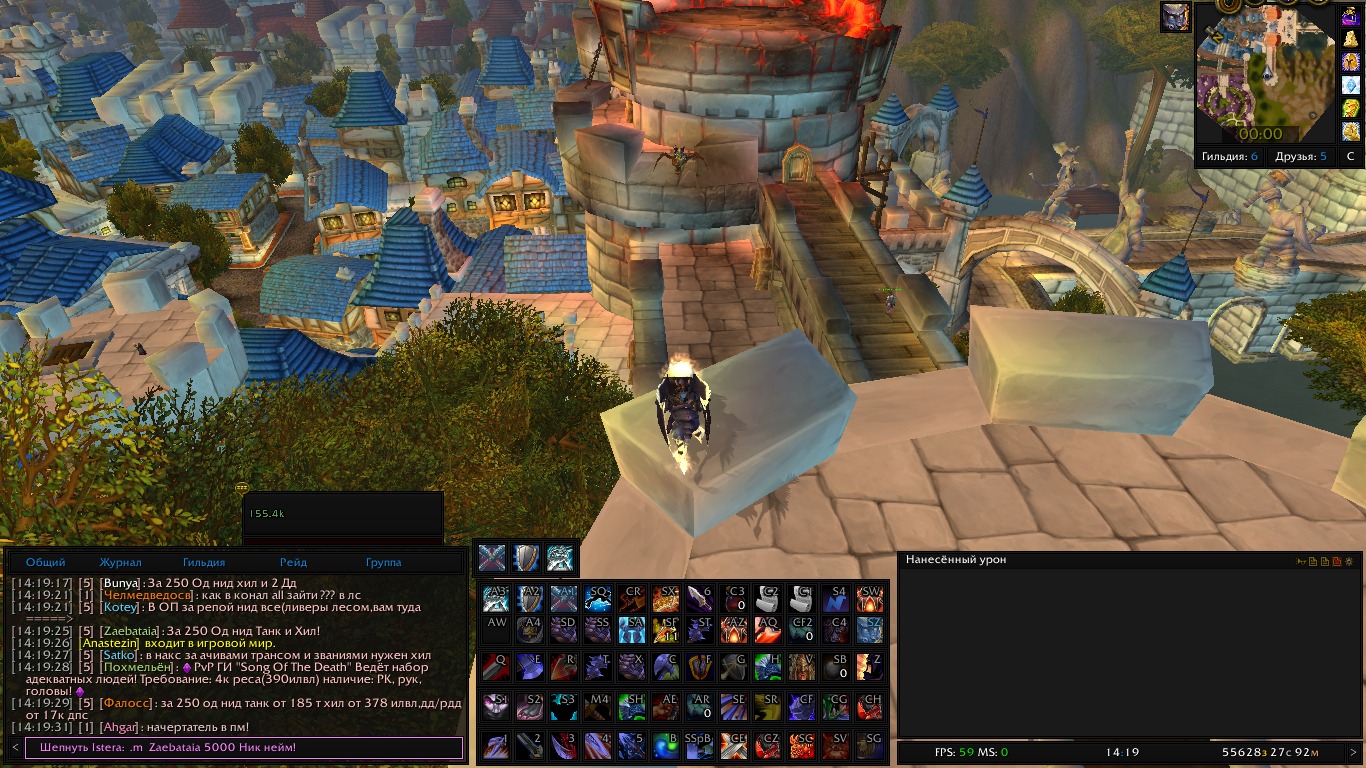The image size is (1366, 768).
Task: Use the ability bound to SQ
Action: [x=598, y=599]
